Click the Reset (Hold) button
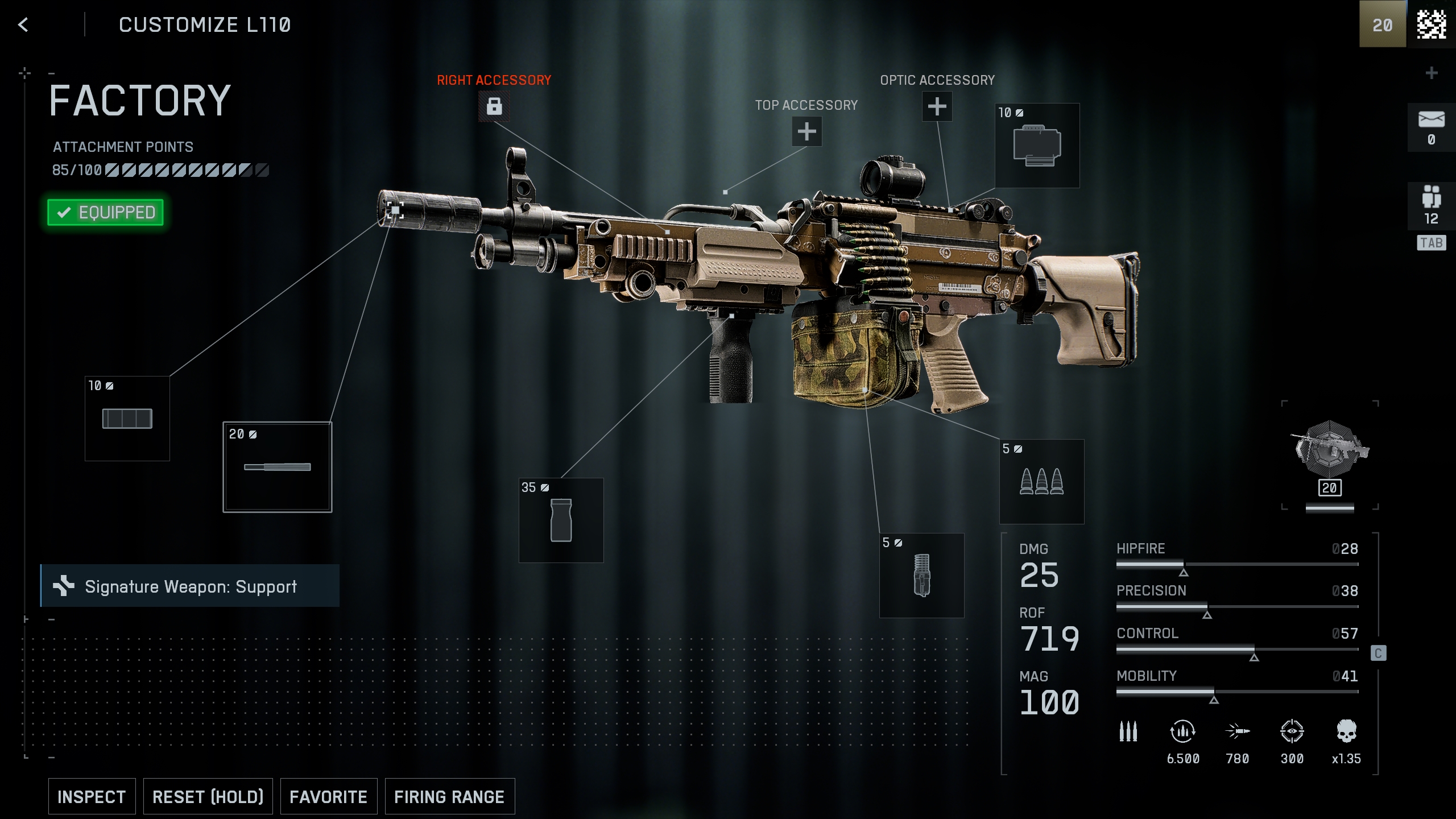The width and height of the screenshot is (1456, 819). tap(208, 796)
